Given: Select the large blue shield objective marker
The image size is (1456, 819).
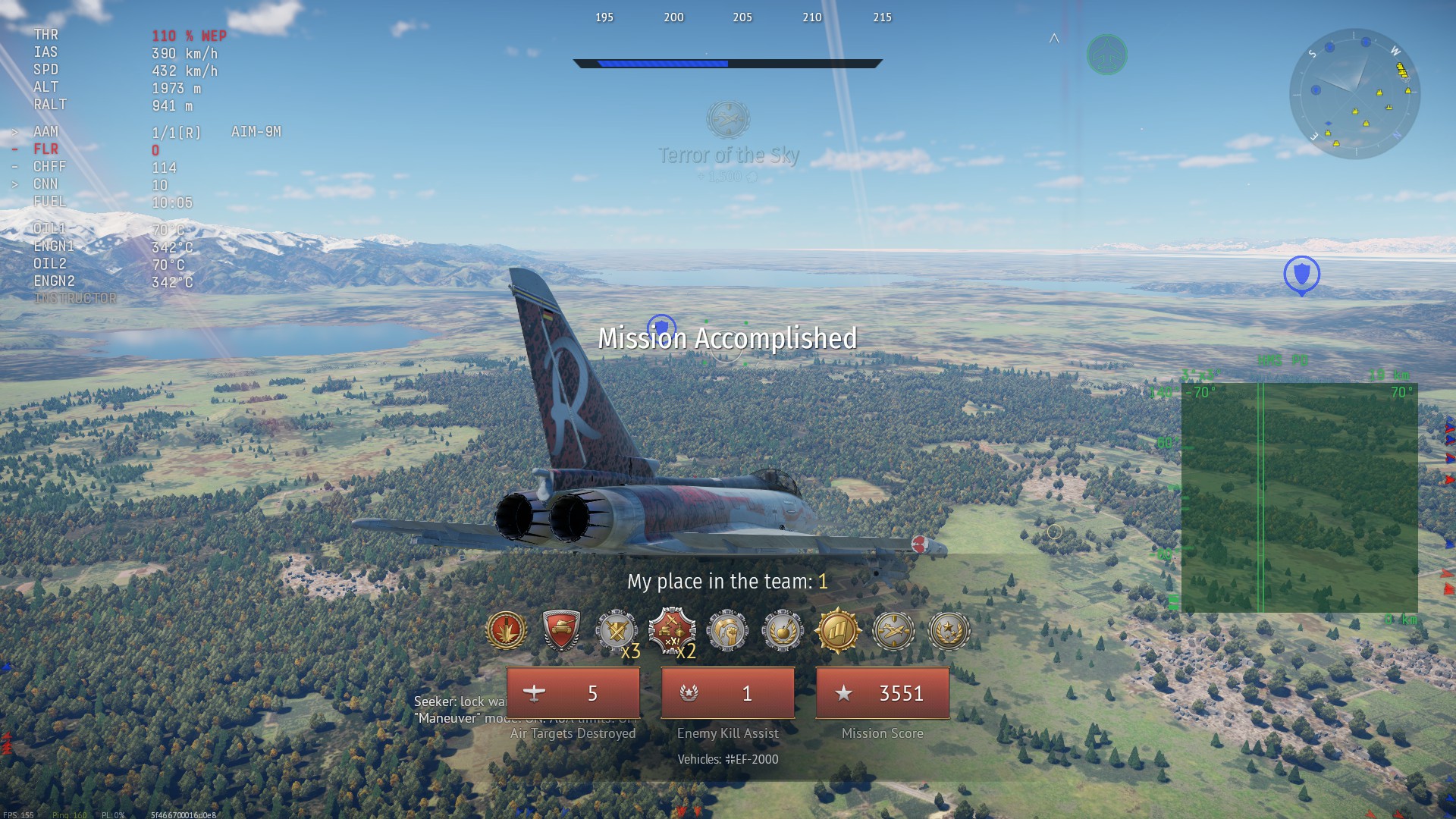Looking at the screenshot, I should (1301, 275).
